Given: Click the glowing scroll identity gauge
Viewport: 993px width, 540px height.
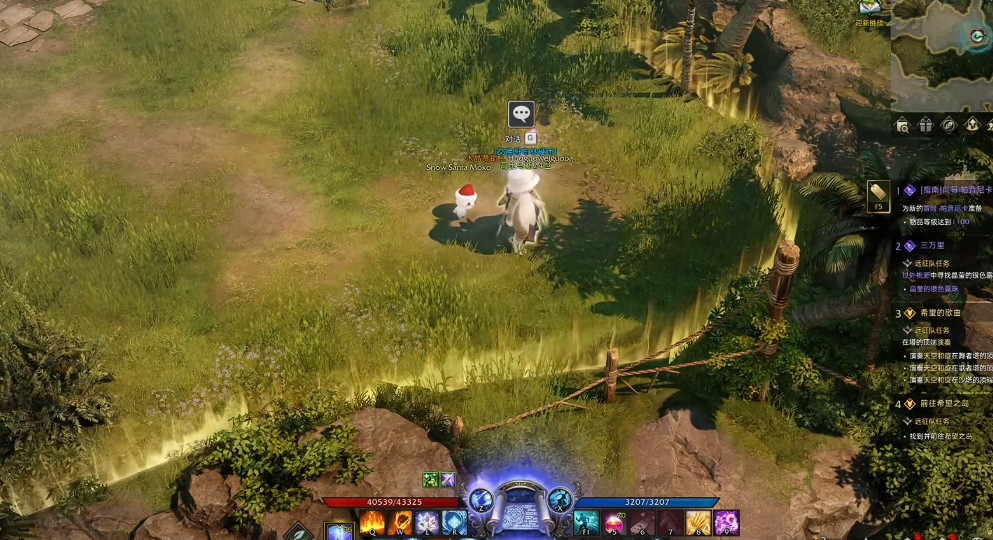Looking at the screenshot, I should pos(520,505).
